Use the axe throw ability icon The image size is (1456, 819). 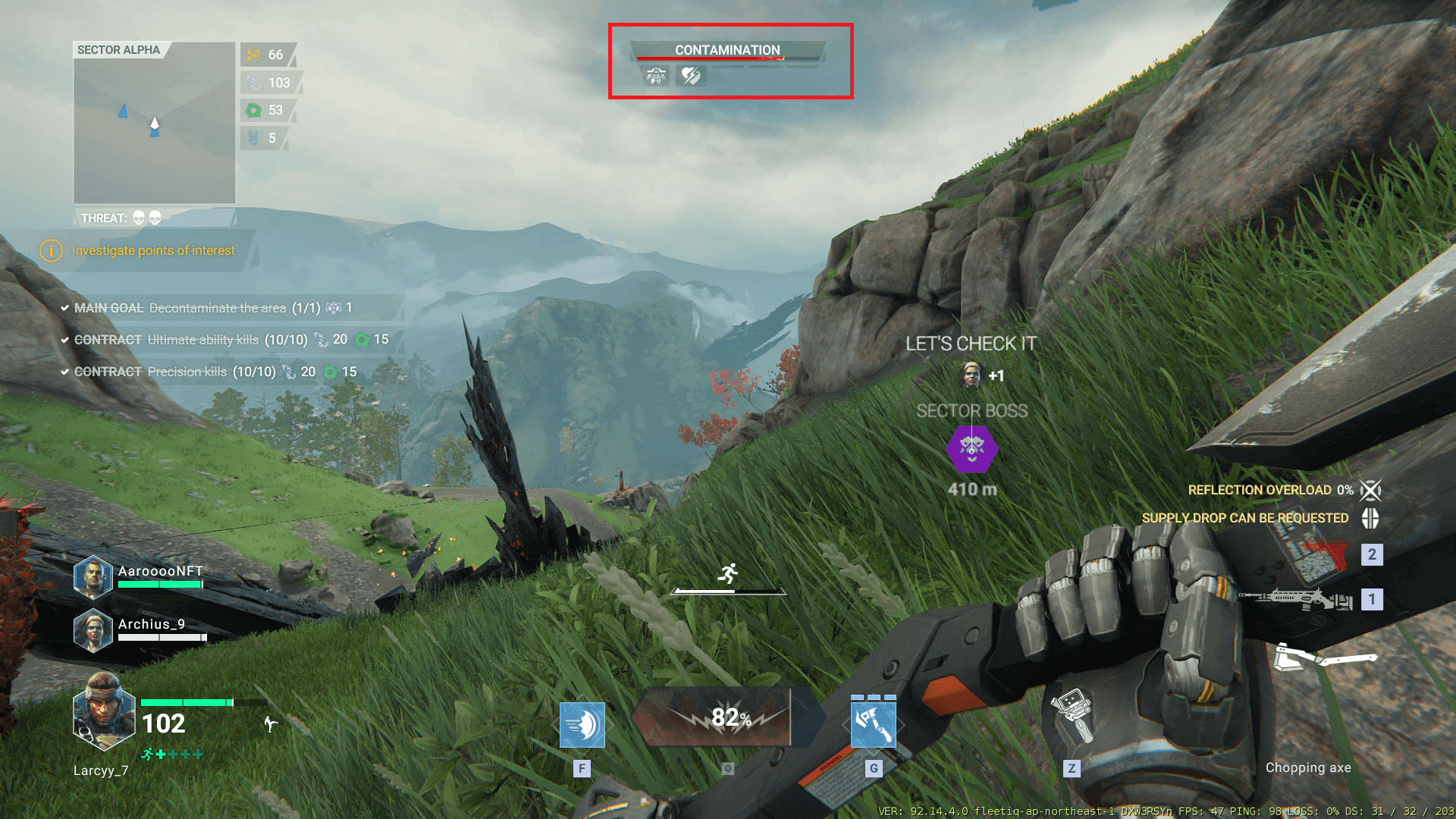point(873,725)
